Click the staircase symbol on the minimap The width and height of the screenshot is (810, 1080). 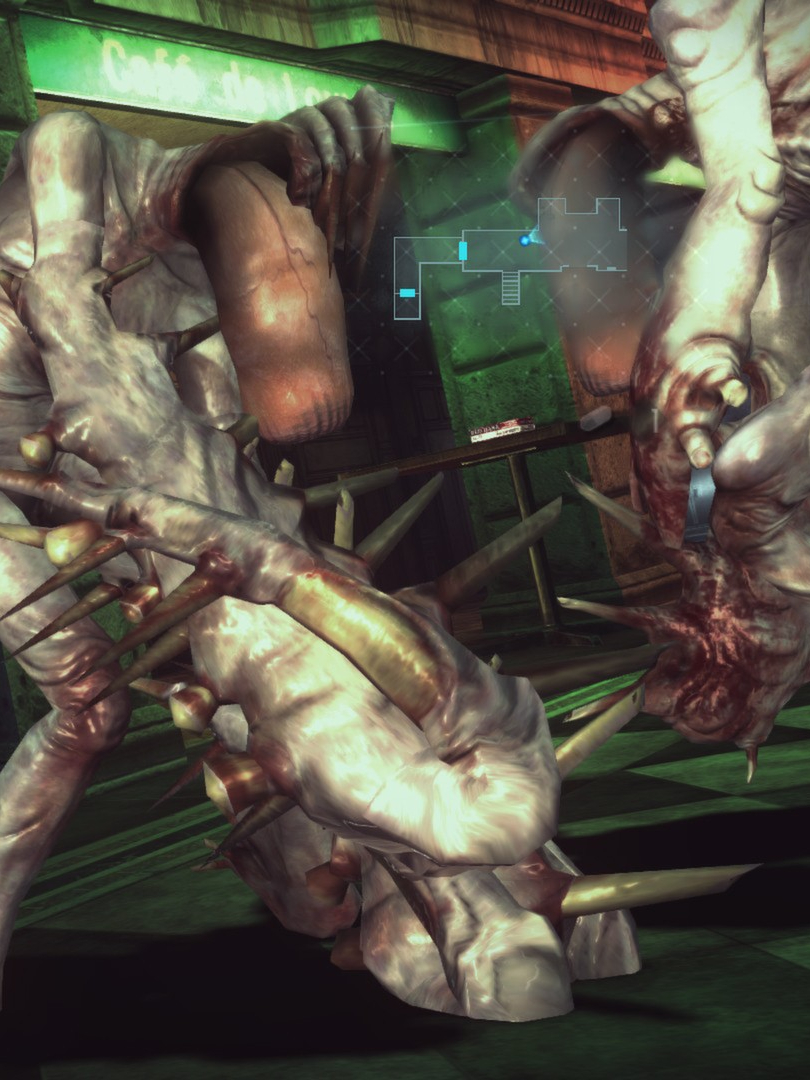pos(511,288)
